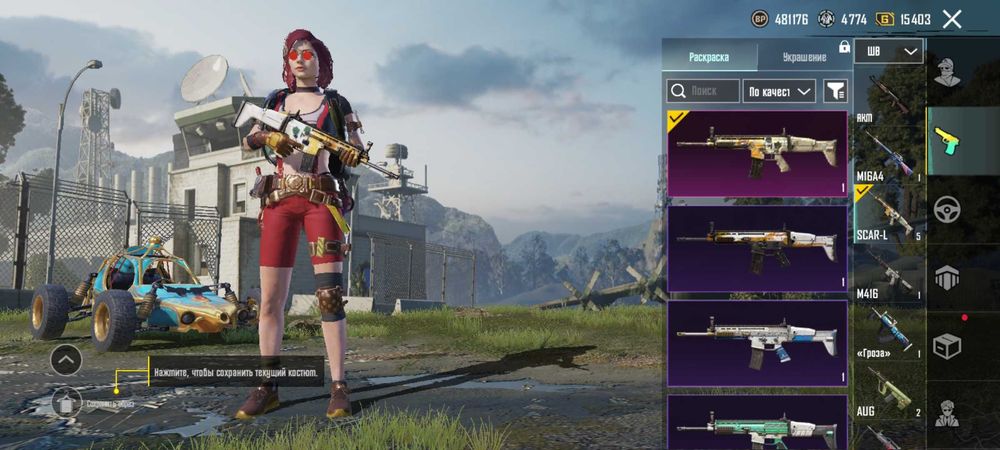Open the По качеству sort dropdown
The width and height of the screenshot is (1000, 450).
pyautogui.click(x=781, y=91)
